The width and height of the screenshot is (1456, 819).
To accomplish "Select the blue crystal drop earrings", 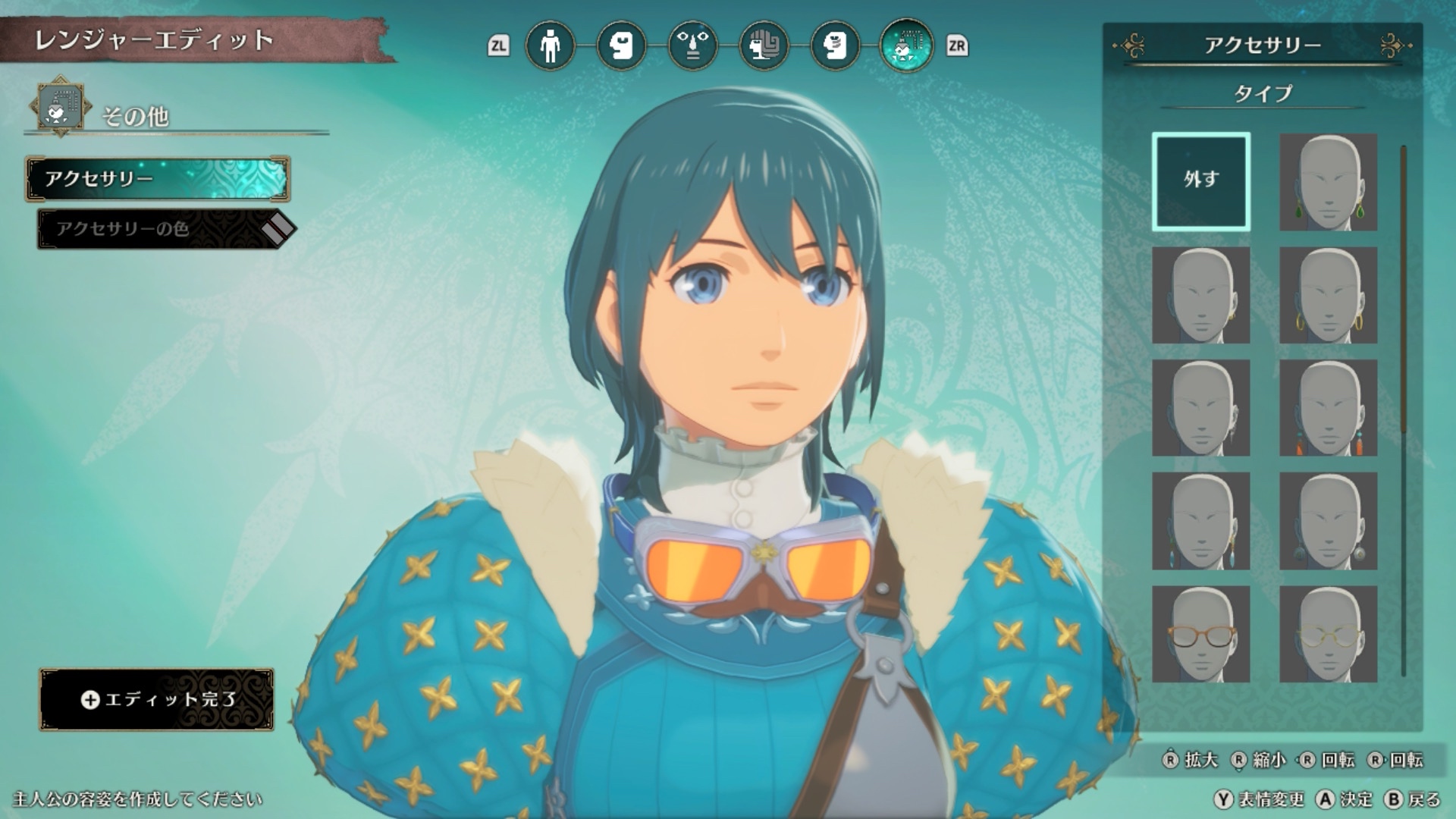I will (x=1200, y=521).
